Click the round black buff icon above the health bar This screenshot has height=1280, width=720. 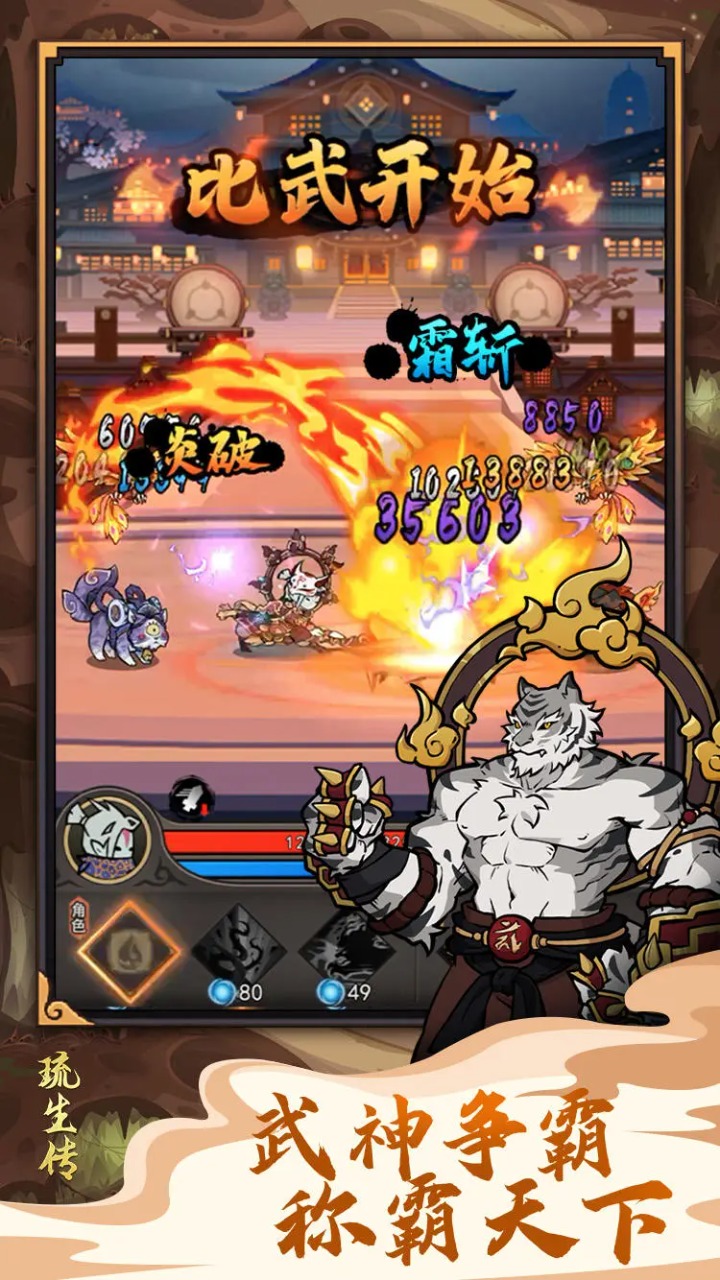pos(191,798)
